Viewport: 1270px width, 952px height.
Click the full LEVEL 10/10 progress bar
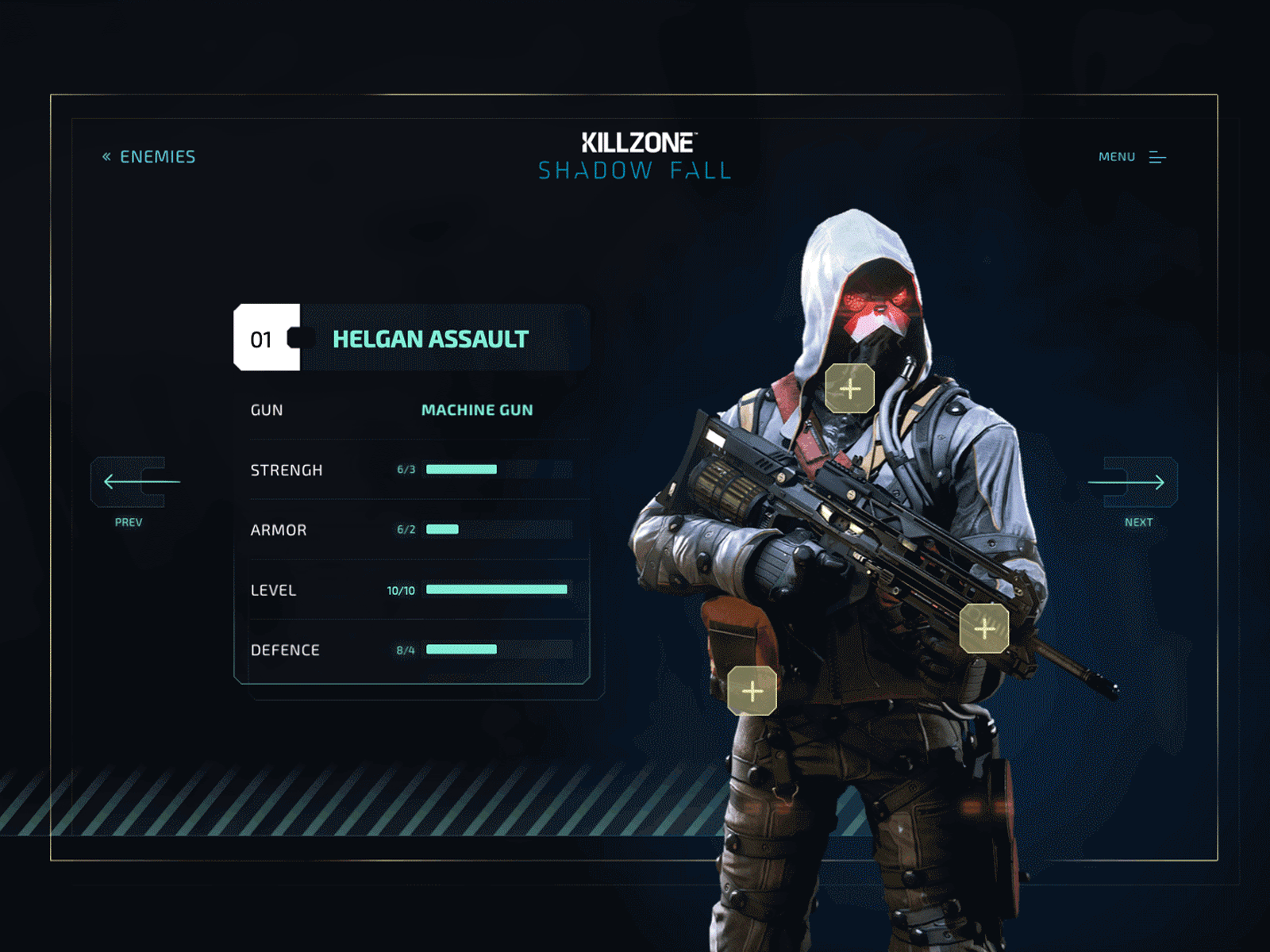[x=496, y=589]
